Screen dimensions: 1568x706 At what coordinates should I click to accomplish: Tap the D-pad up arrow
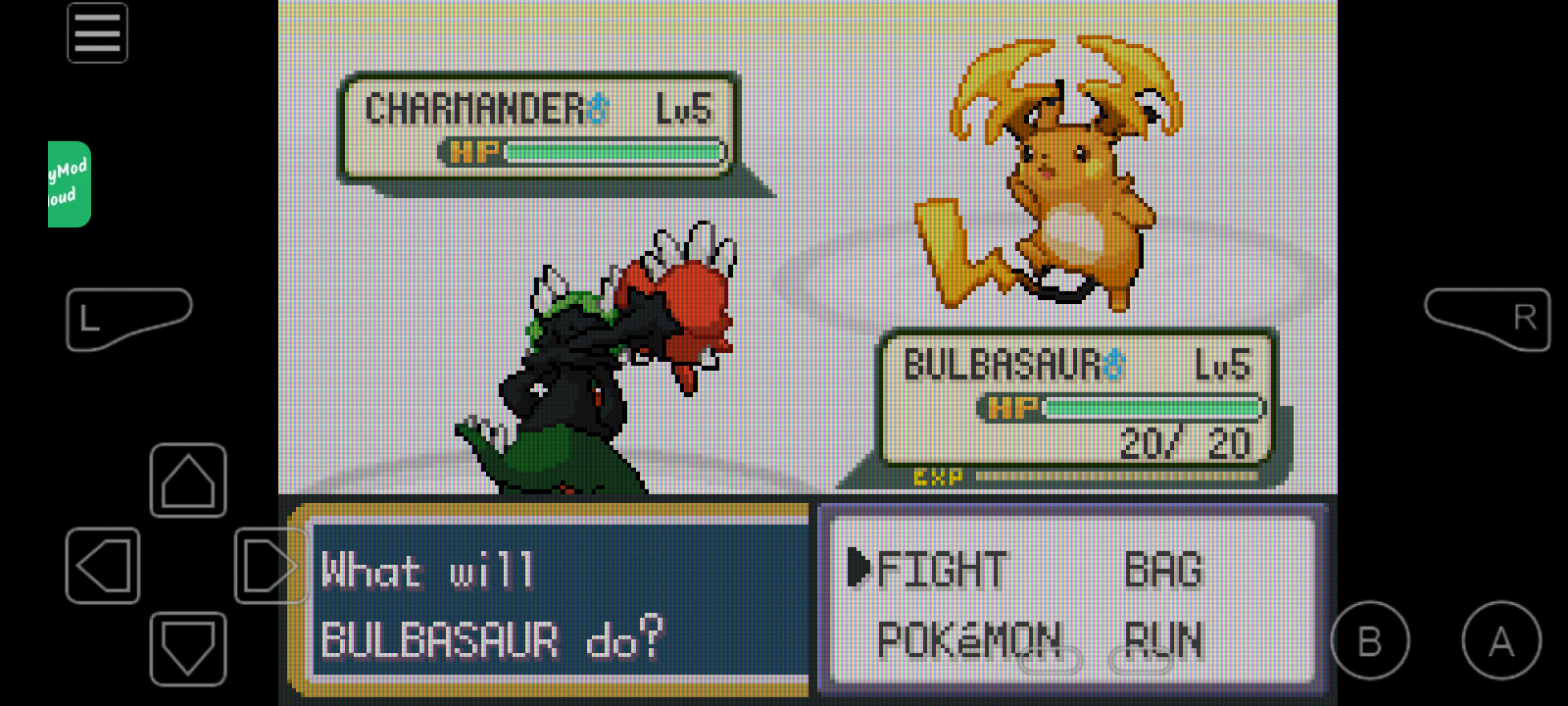[x=188, y=480]
